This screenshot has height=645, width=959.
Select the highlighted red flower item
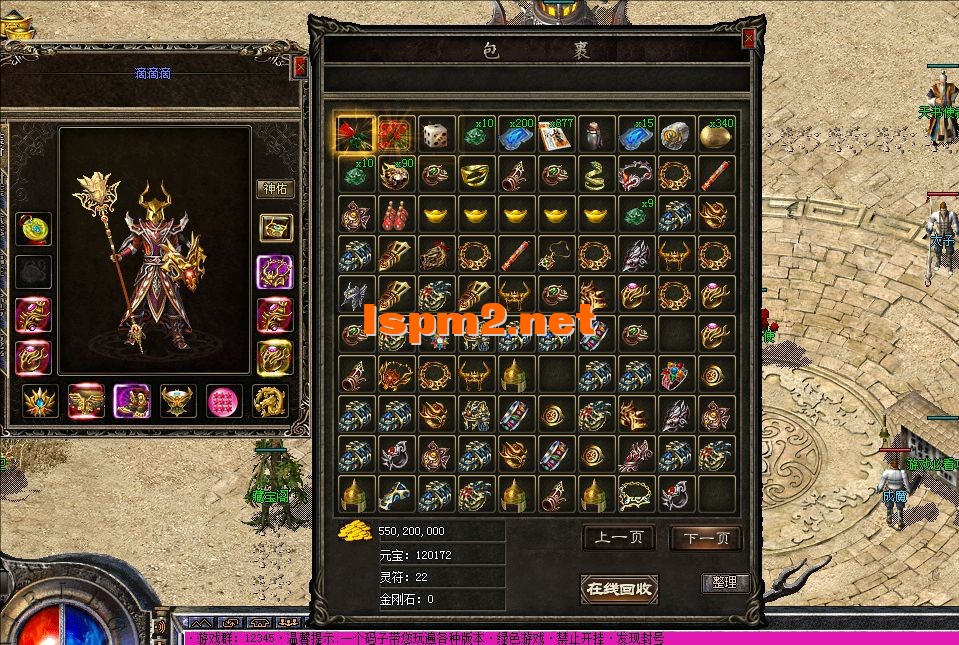pos(355,135)
